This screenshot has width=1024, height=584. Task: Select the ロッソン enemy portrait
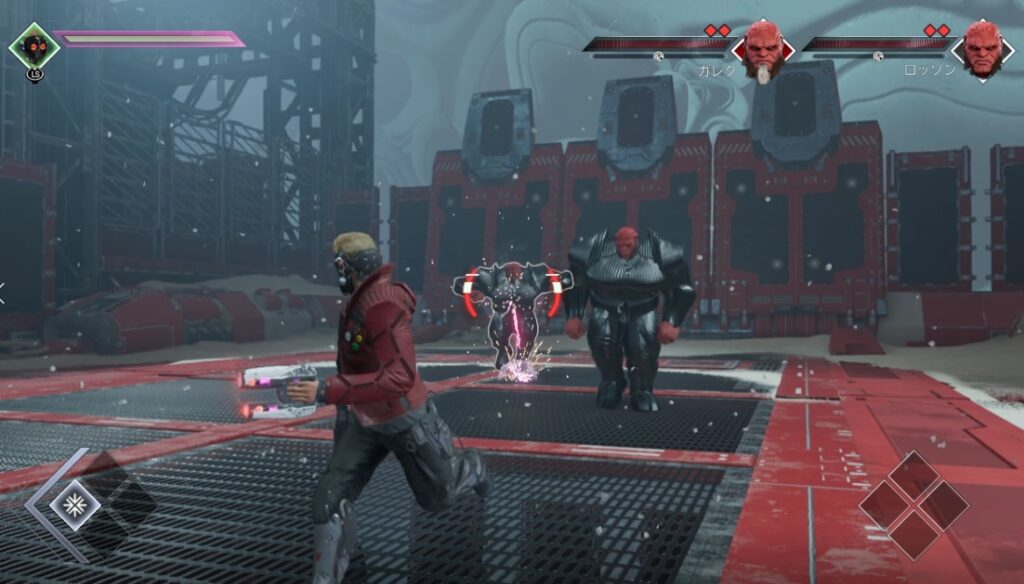click(982, 48)
